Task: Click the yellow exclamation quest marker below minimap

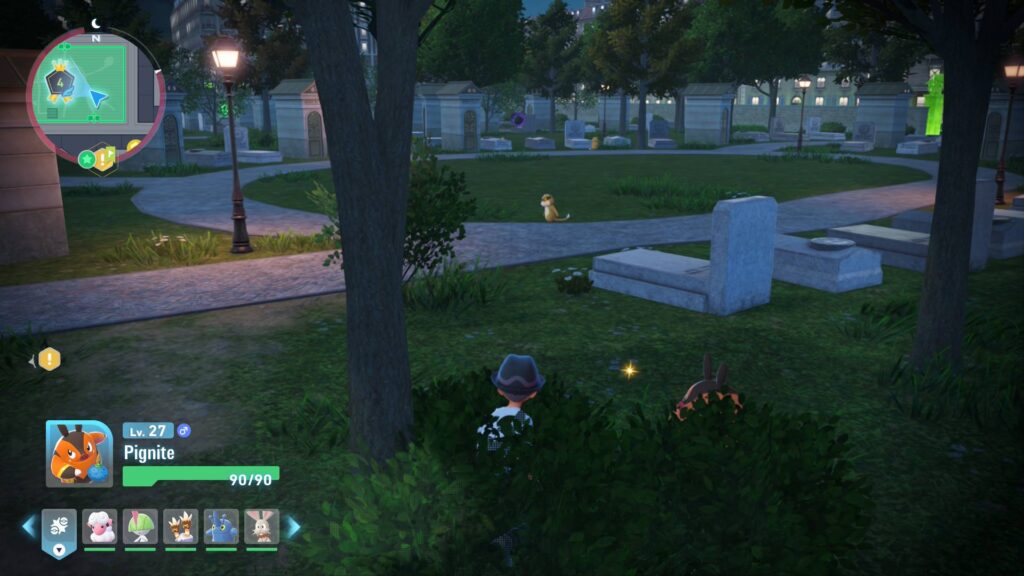Action: 102,159
